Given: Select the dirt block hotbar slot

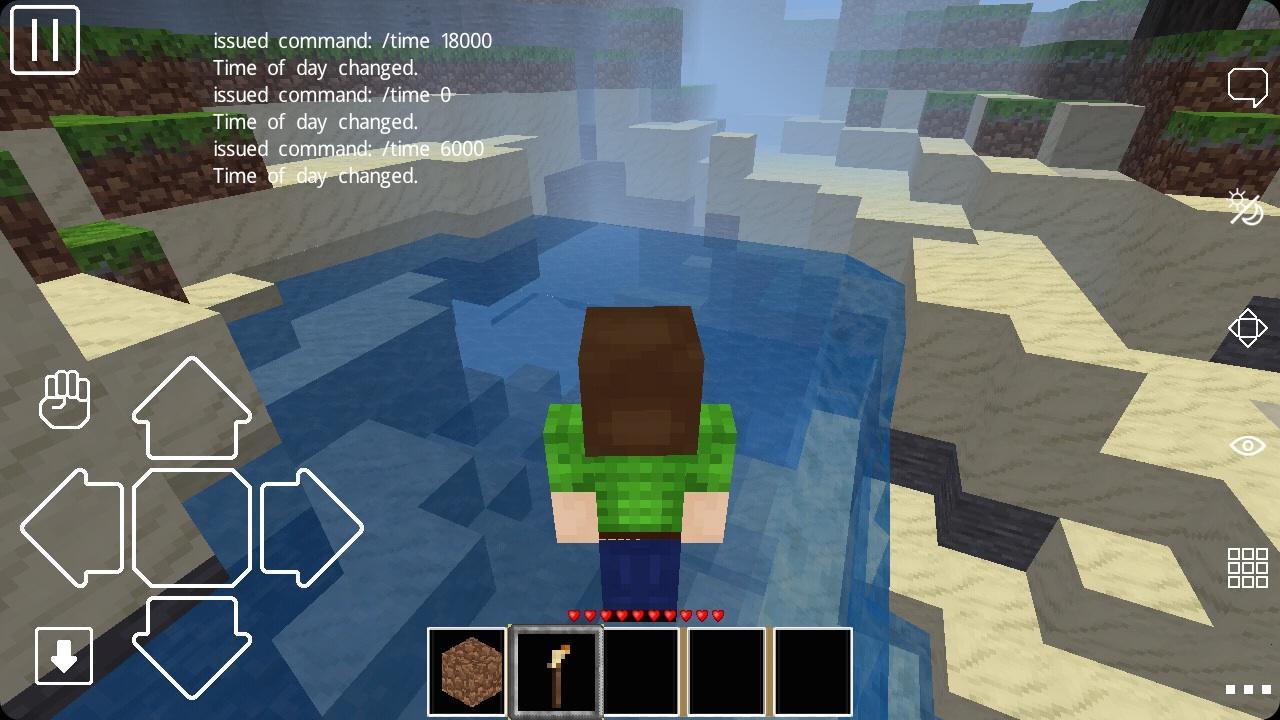Looking at the screenshot, I should pos(466,670).
